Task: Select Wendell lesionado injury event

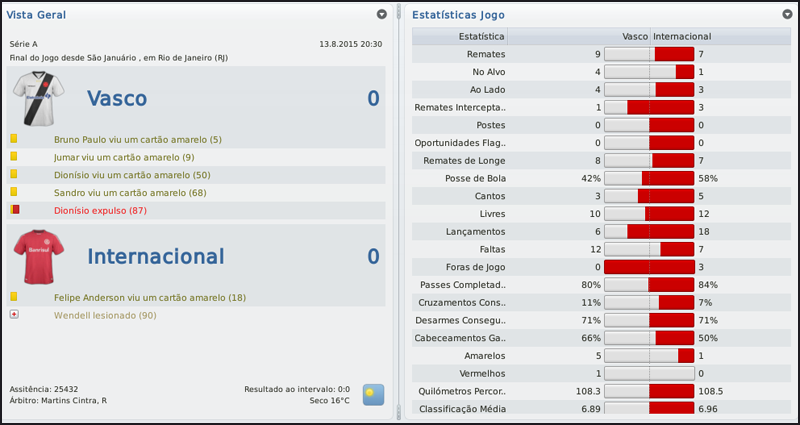Action: [106, 315]
